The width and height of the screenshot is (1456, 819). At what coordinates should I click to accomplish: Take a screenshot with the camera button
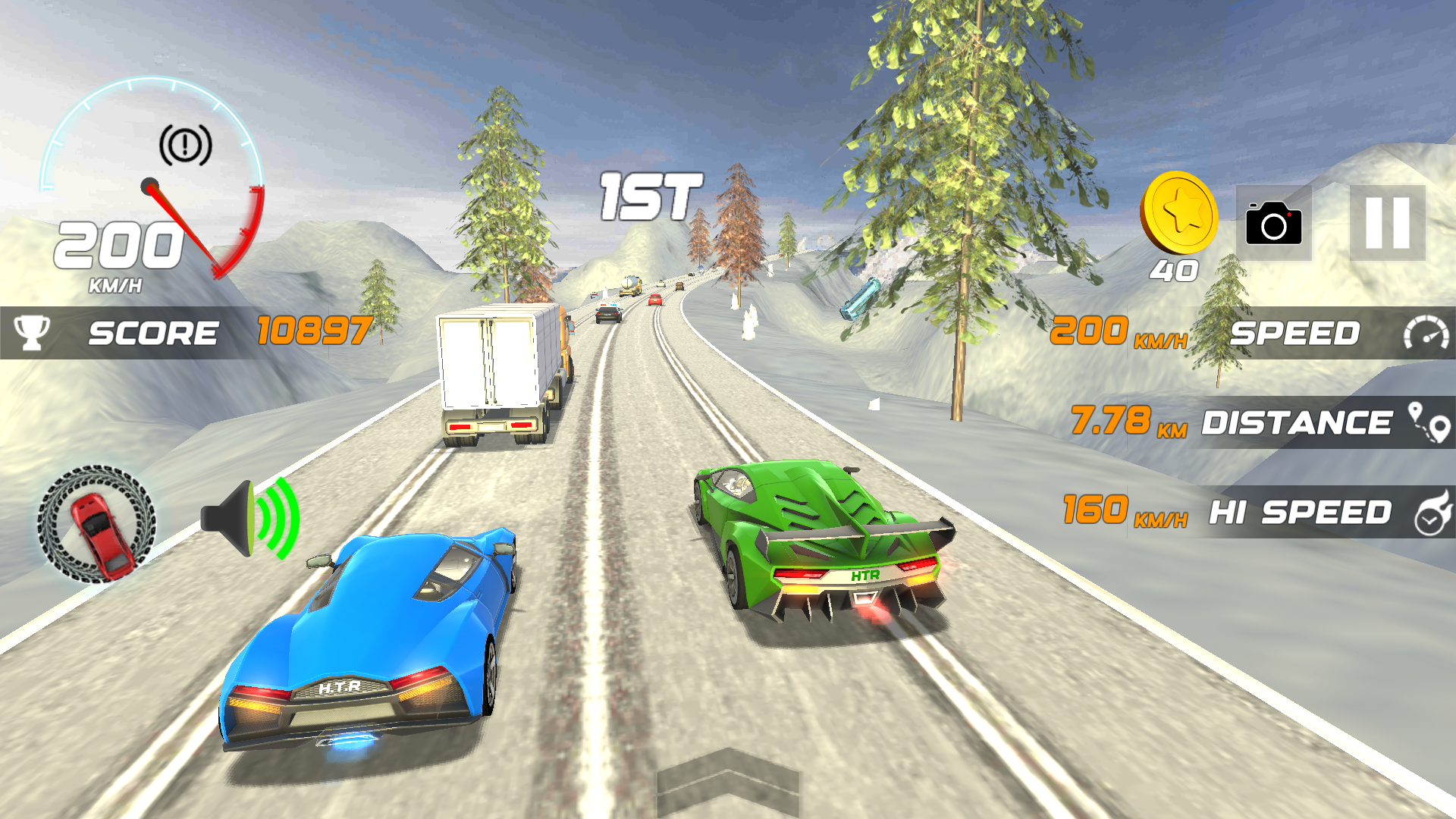pos(1273,223)
